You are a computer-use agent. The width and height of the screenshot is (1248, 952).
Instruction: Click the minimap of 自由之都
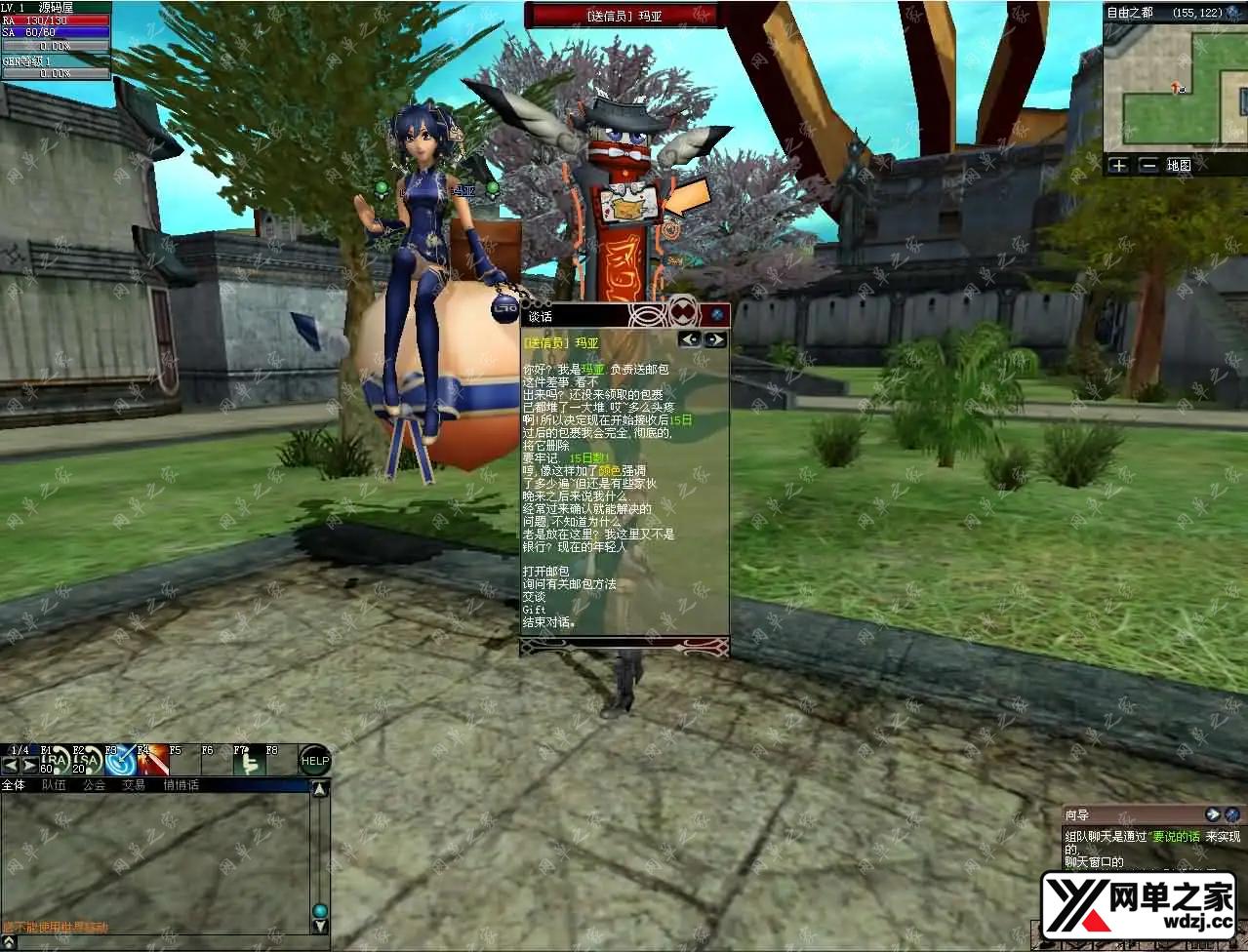1176,86
